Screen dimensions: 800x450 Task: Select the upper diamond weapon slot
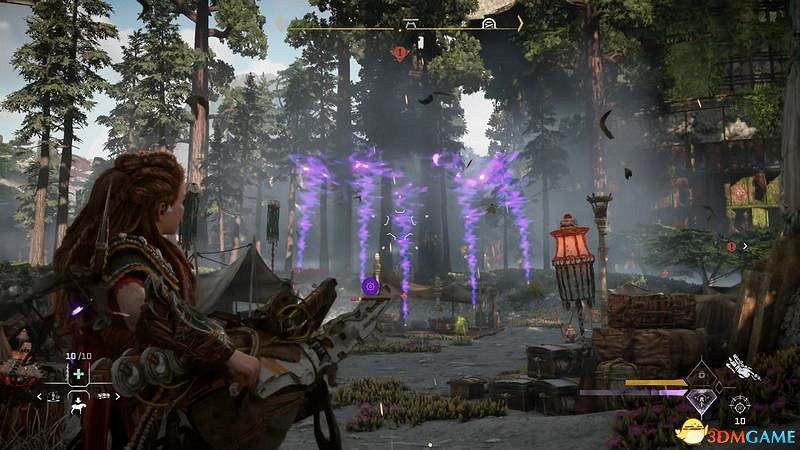(700, 374)
